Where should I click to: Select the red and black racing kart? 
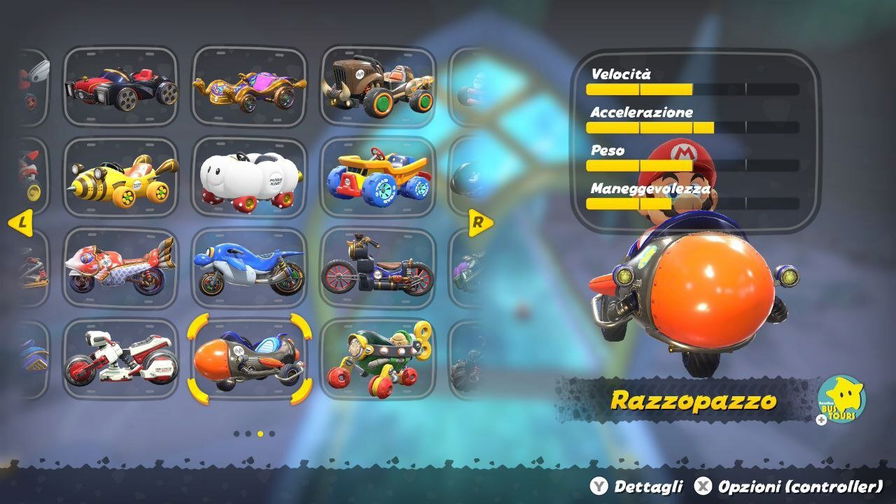pos(121,82)
